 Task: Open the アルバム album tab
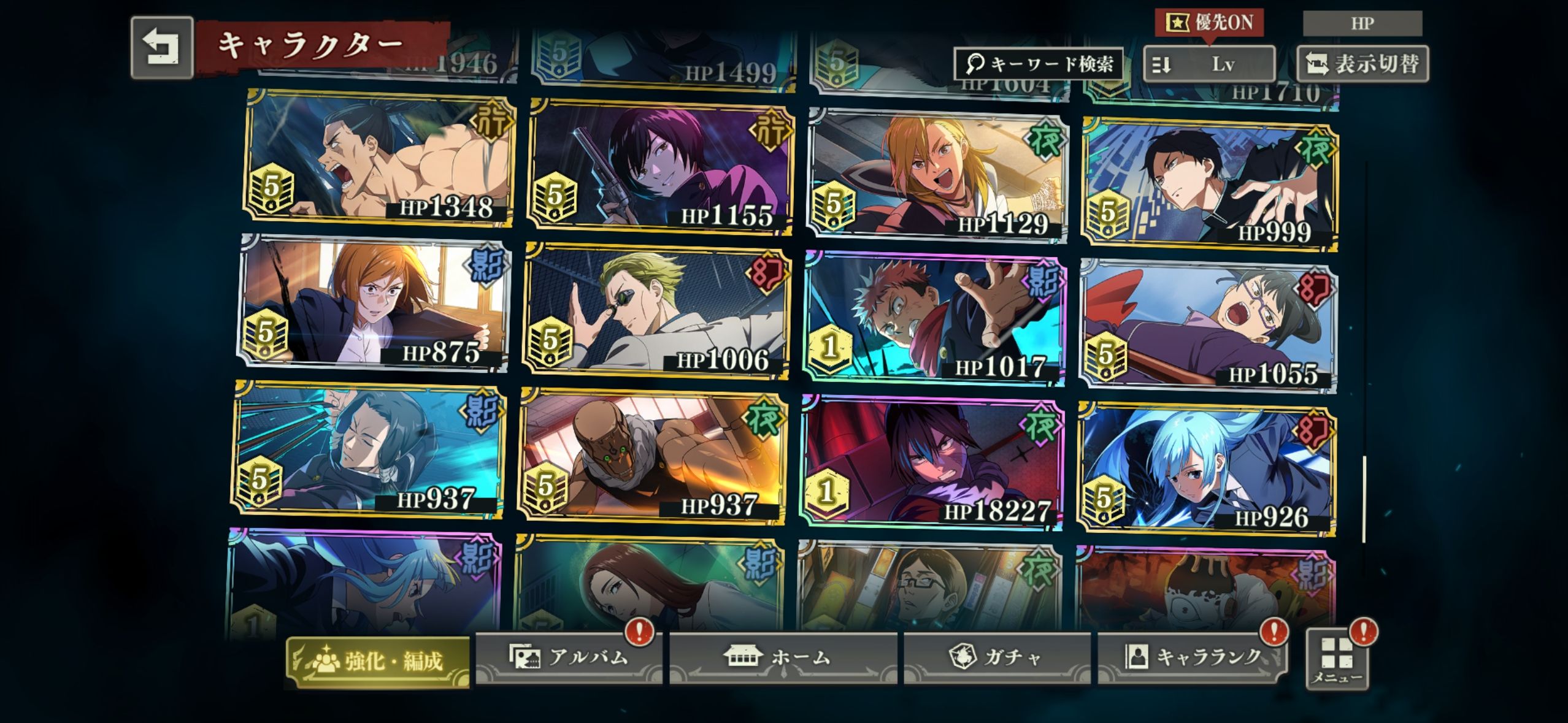click(x=568, y=657)
